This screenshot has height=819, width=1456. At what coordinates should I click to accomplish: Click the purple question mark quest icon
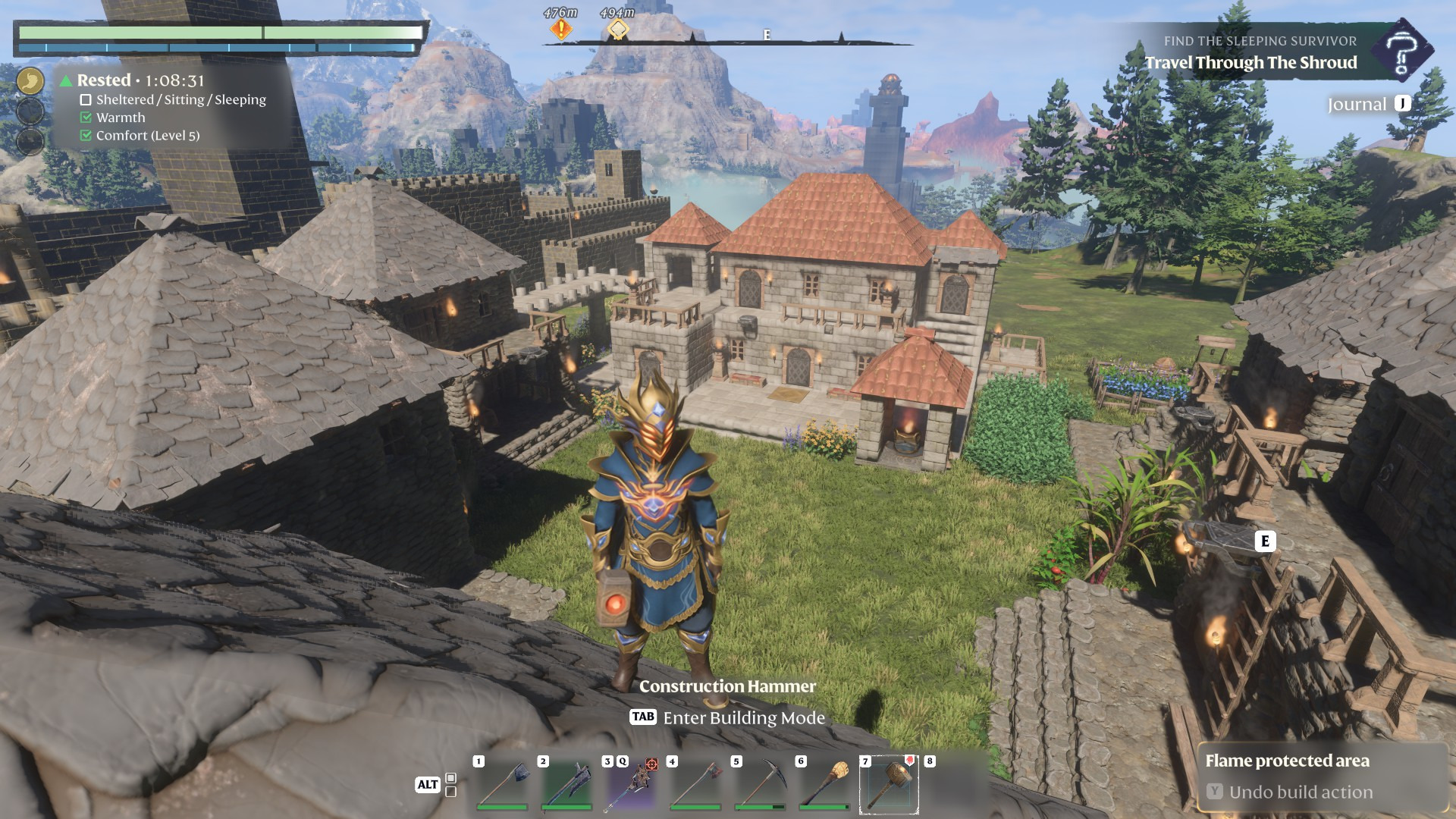point(1402,51)
